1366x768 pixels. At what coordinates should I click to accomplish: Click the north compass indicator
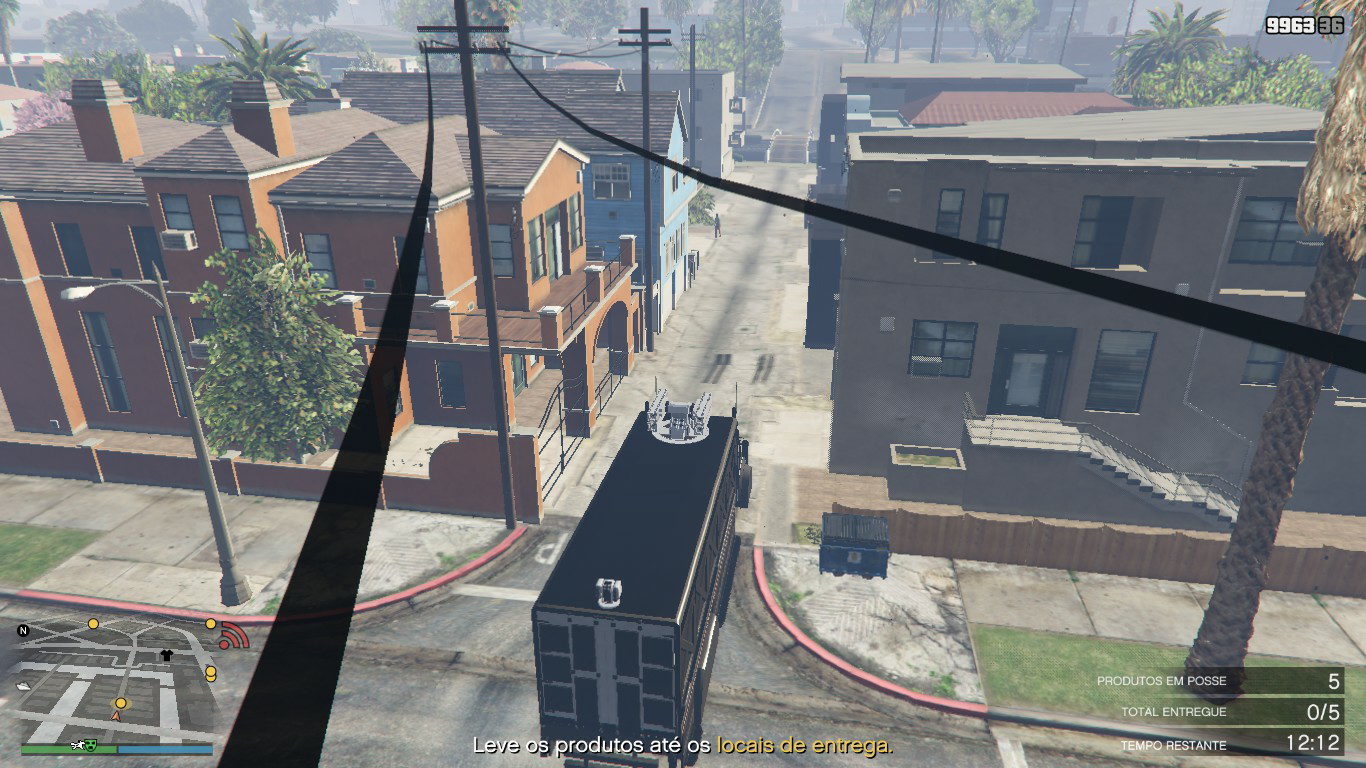tap(24, 631)
